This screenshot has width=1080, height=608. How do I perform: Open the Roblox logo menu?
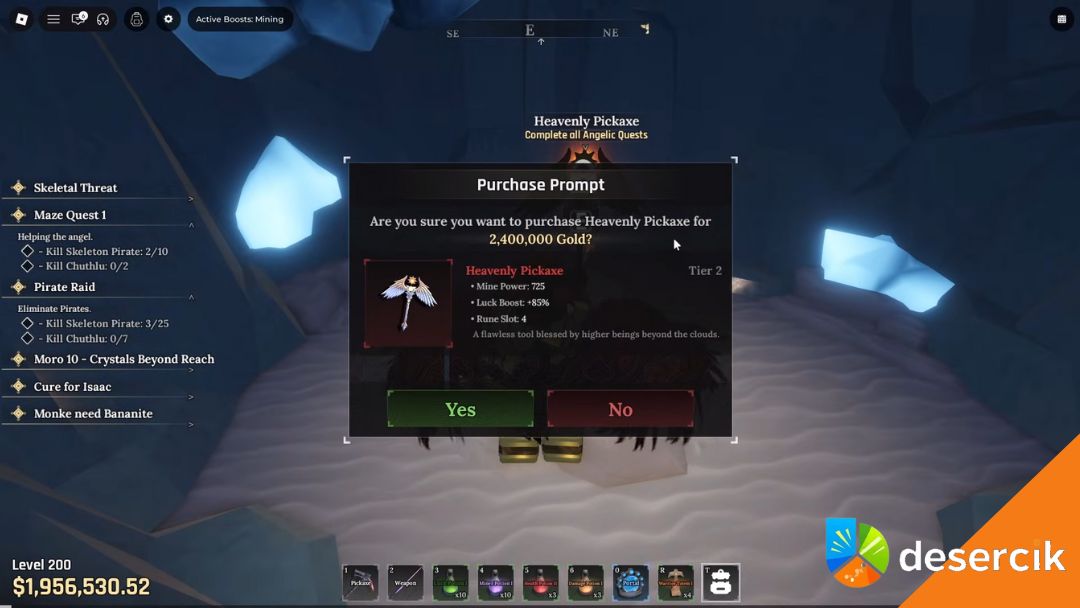tap(21, 19)
